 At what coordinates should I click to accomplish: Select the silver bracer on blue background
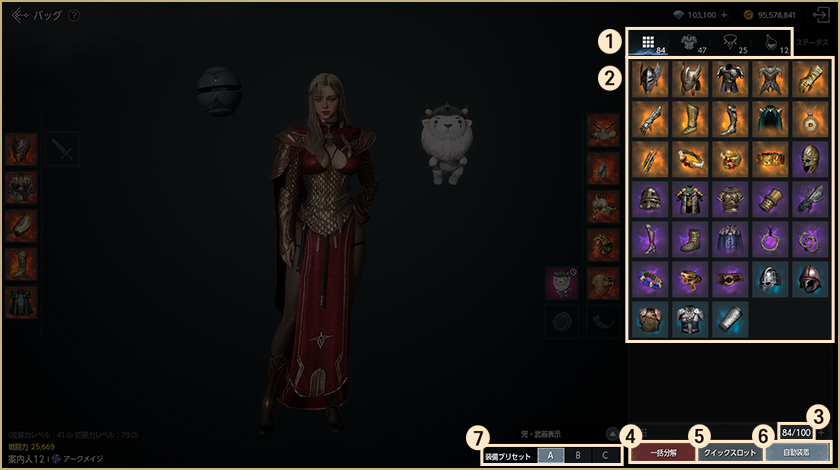729,318
